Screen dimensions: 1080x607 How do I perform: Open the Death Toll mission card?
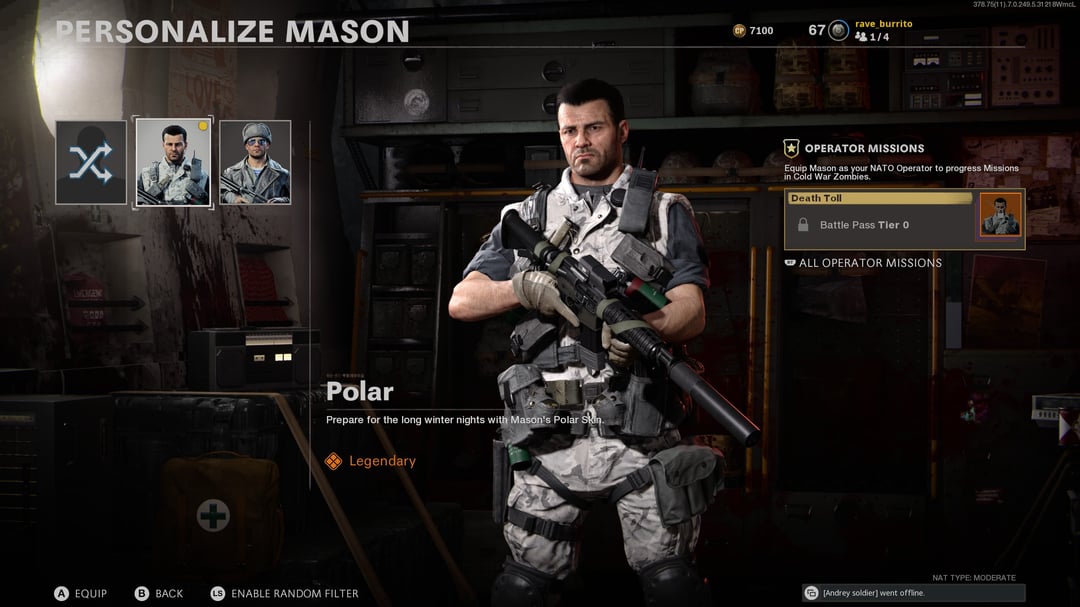point(903,219)
